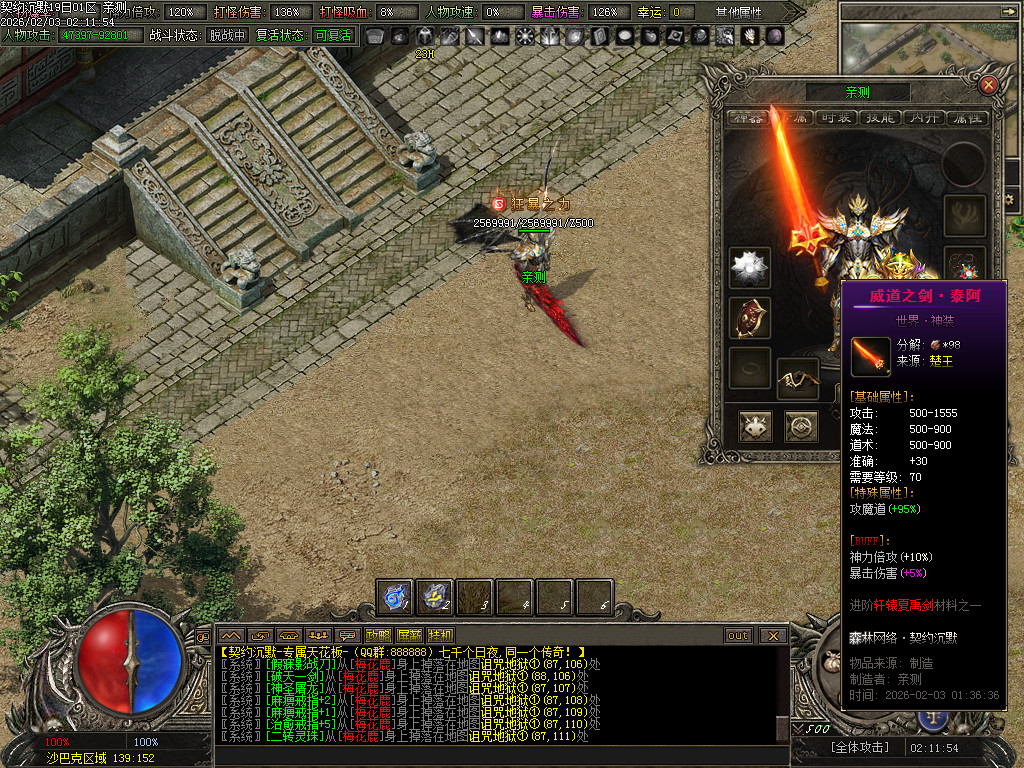Select the white flower medal equipment slot
This screenshot has width=1024, height=768.
(749, 268)
